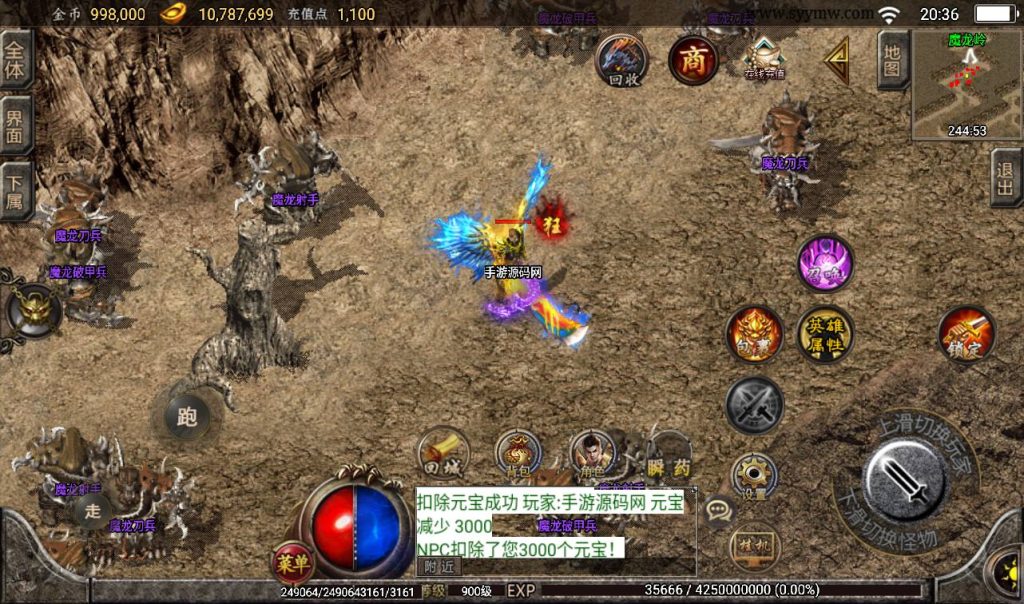Open the 设置 settings gear
This screenshot has height=604, width=1024.
coord(754,477)
